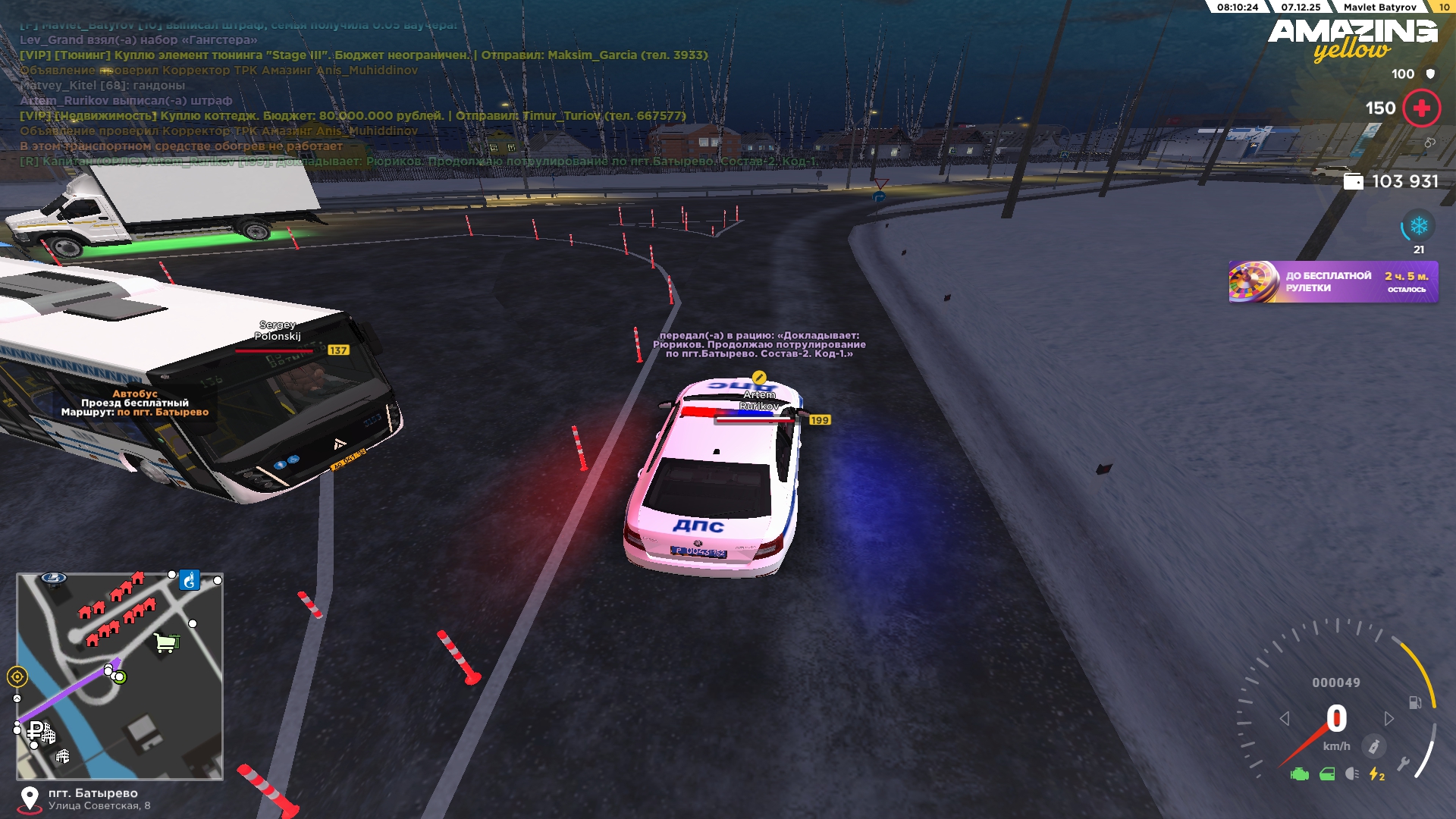This screenshot has height=819, width=1456.
Task: Click the yellow lightning bolt indicator
Action: click(1376, 774)
